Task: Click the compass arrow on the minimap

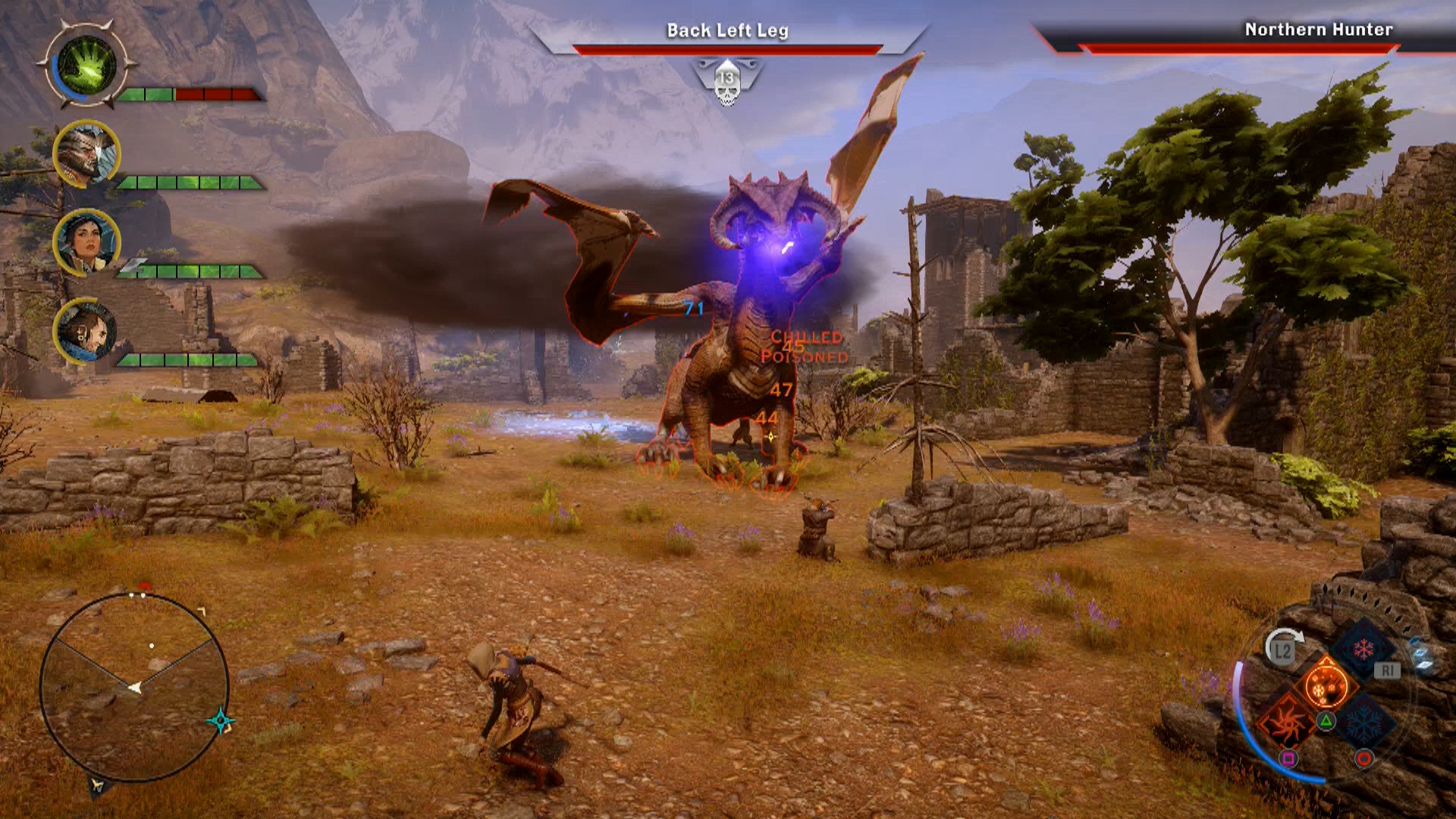Action: click(135, 687)
